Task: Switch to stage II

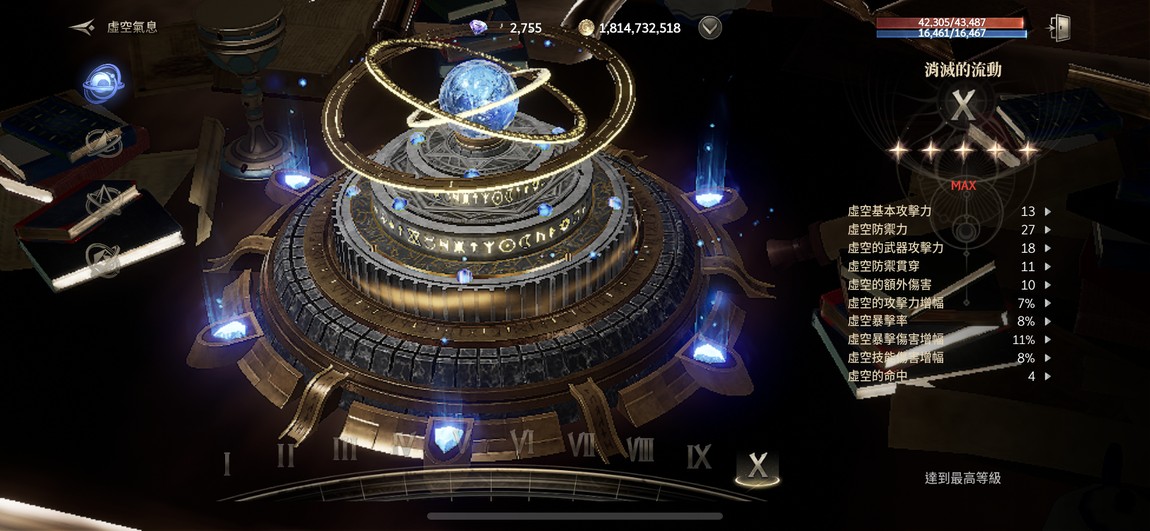Action: [286, 457]
